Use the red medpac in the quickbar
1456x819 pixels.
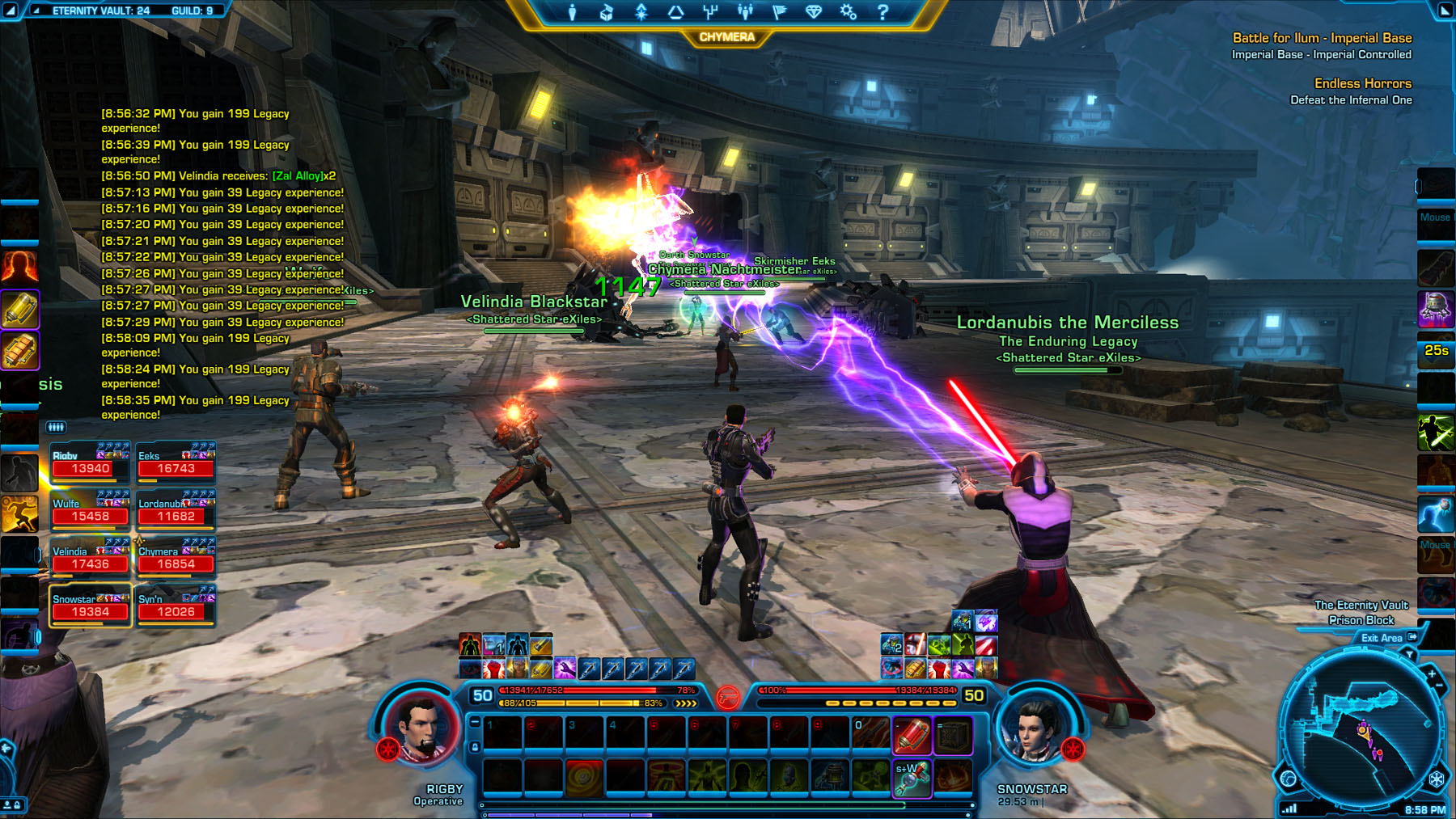pyautogui.click(x=912, y=735)
